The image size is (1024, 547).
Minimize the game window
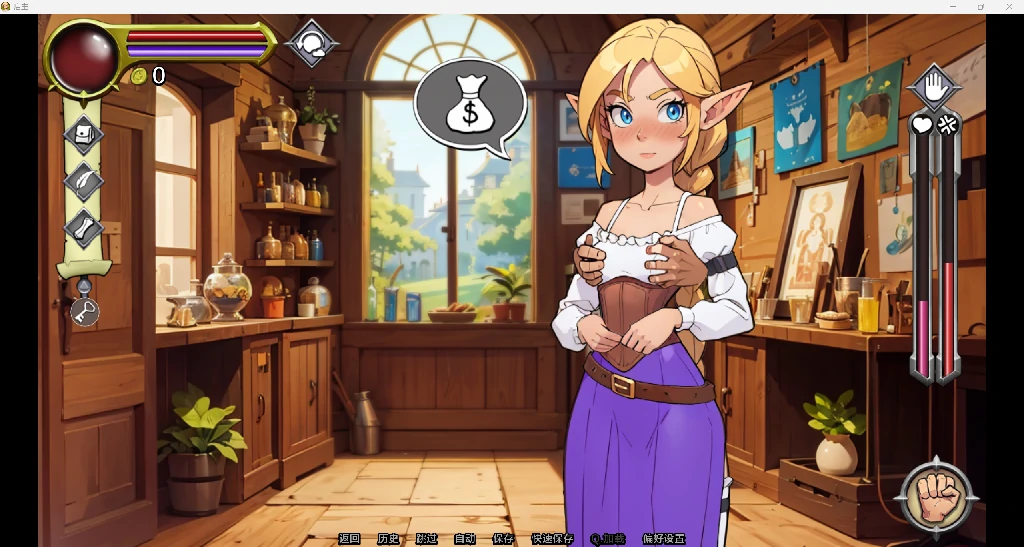[x=952, y=7]
